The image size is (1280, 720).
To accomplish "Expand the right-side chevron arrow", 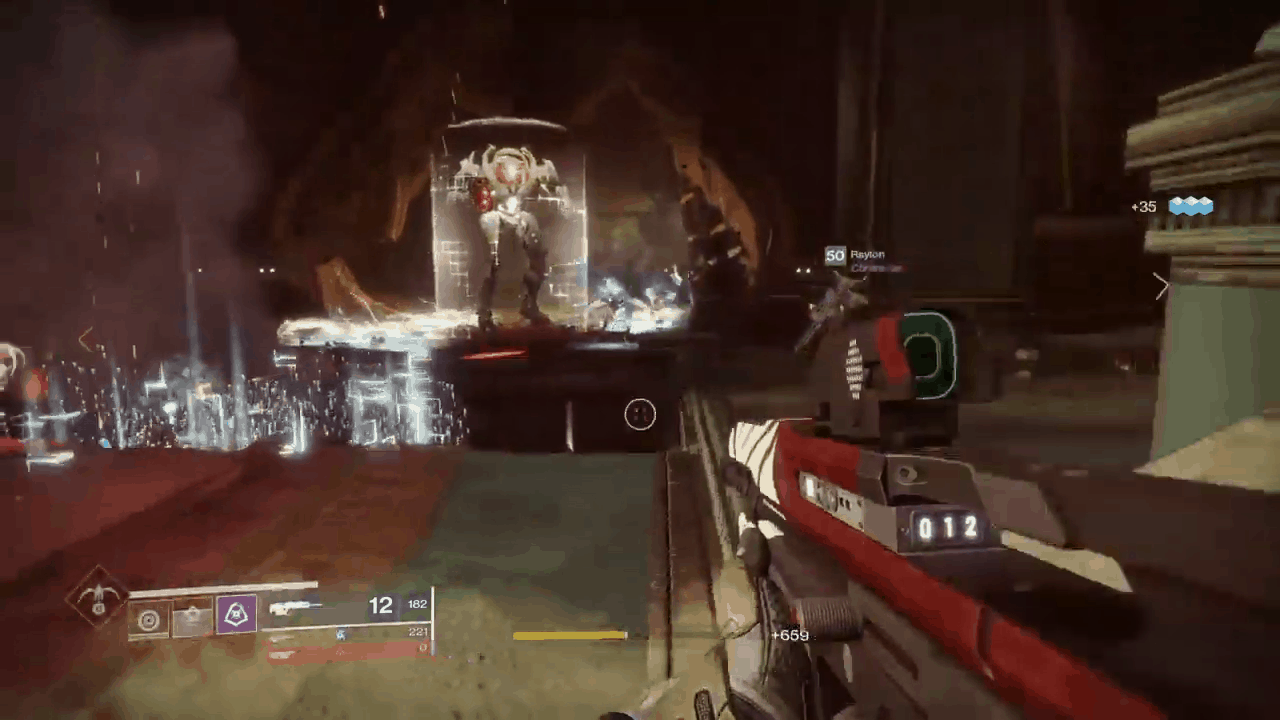I will click(1162, 287).
